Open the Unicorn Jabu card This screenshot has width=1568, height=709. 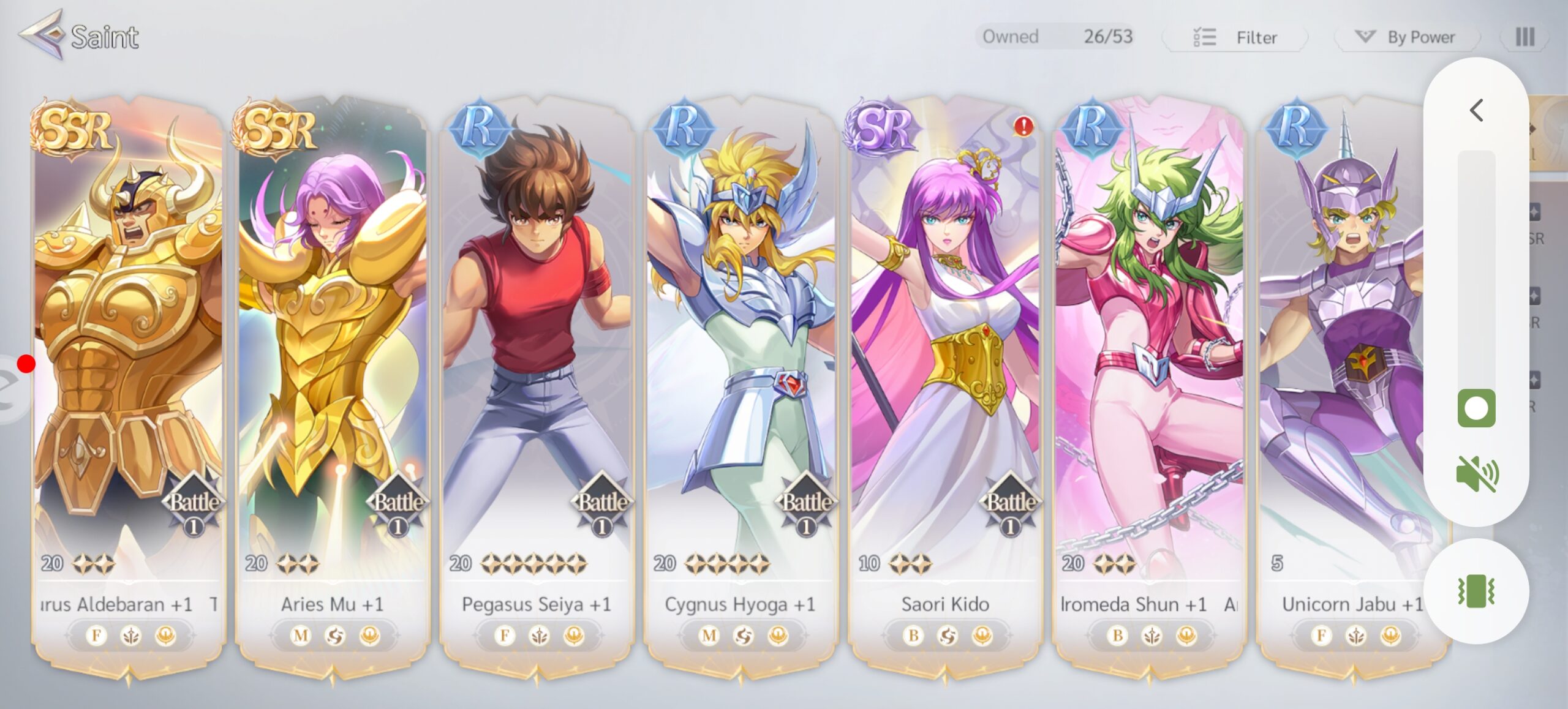(1341, 367)
